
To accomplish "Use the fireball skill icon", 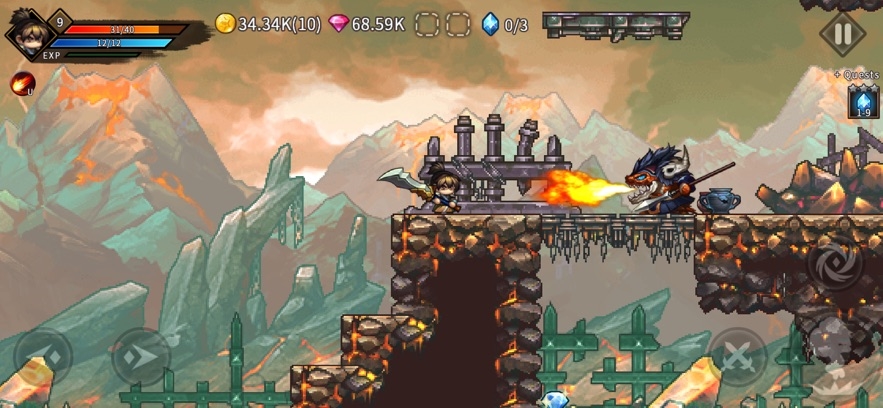I will click(x=22, y=84).
